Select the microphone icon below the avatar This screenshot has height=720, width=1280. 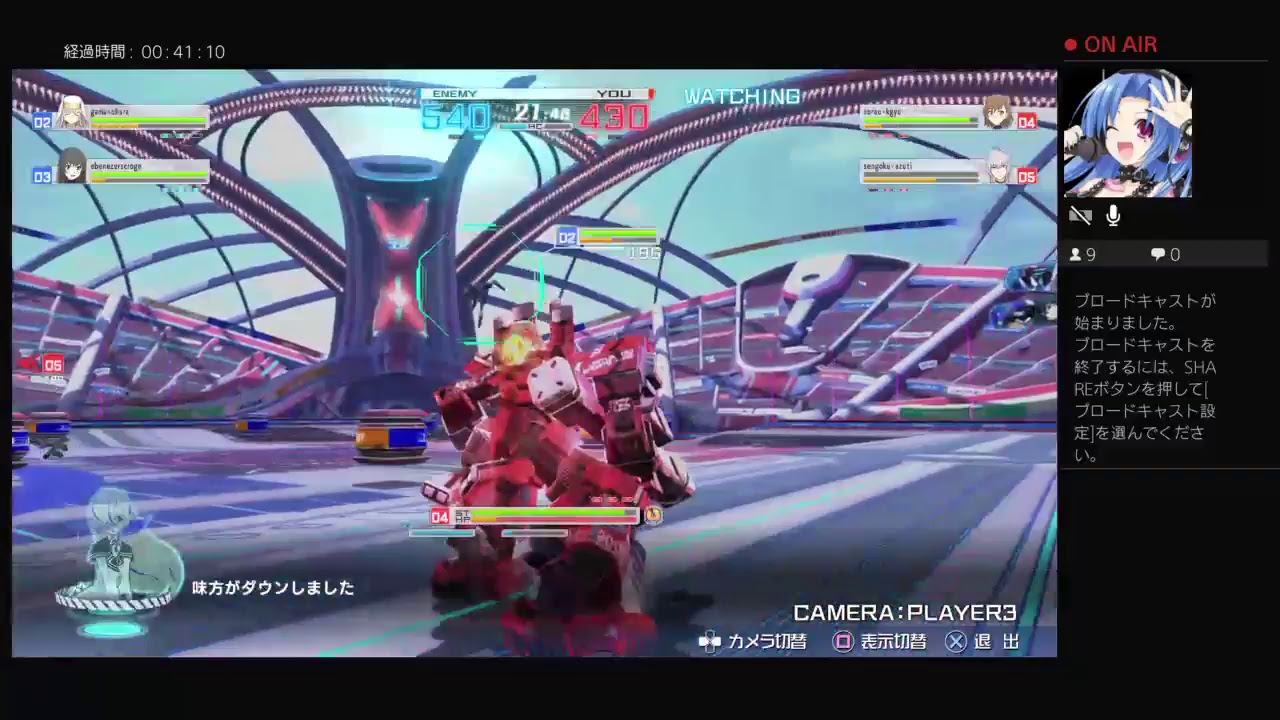point(1112,215)
